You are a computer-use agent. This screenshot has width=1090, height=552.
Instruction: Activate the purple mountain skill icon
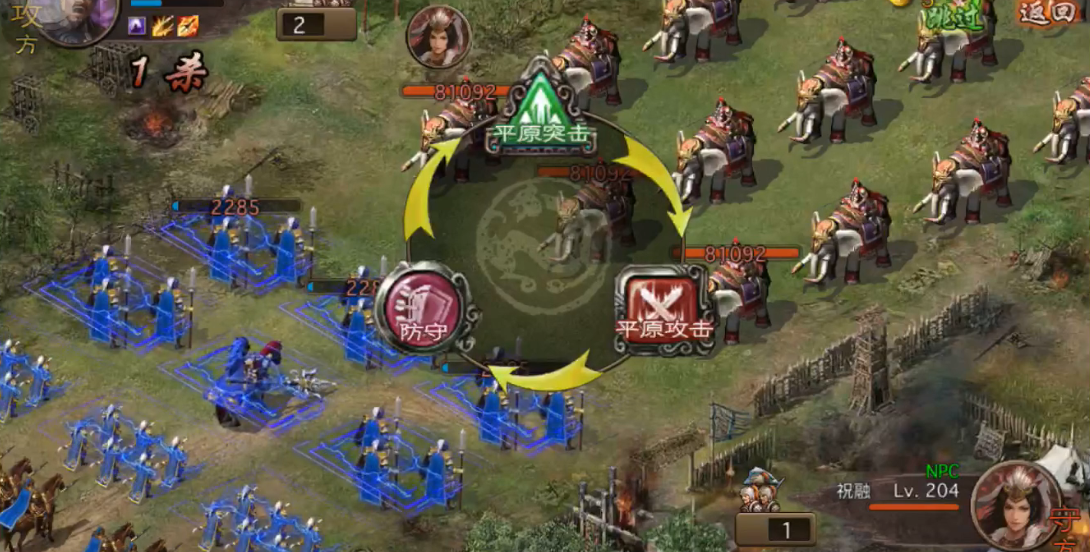click(x=139, y=26)
